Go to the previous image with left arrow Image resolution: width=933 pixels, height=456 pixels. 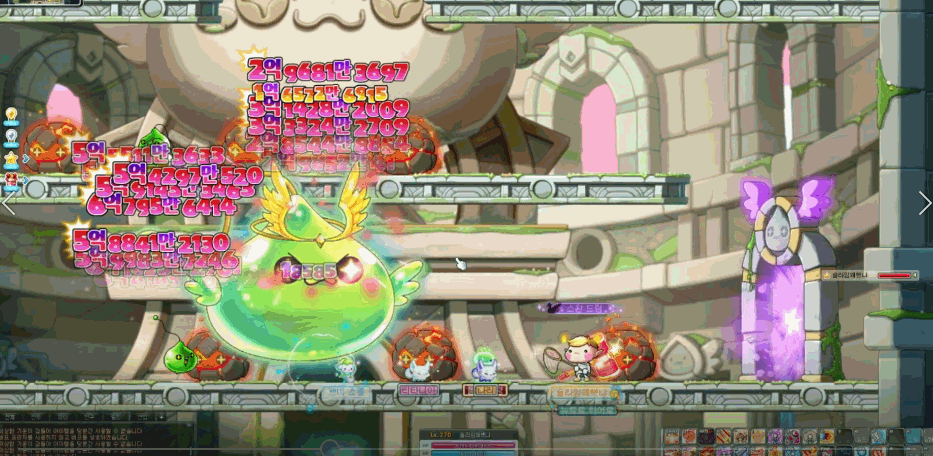pos(9,203)
